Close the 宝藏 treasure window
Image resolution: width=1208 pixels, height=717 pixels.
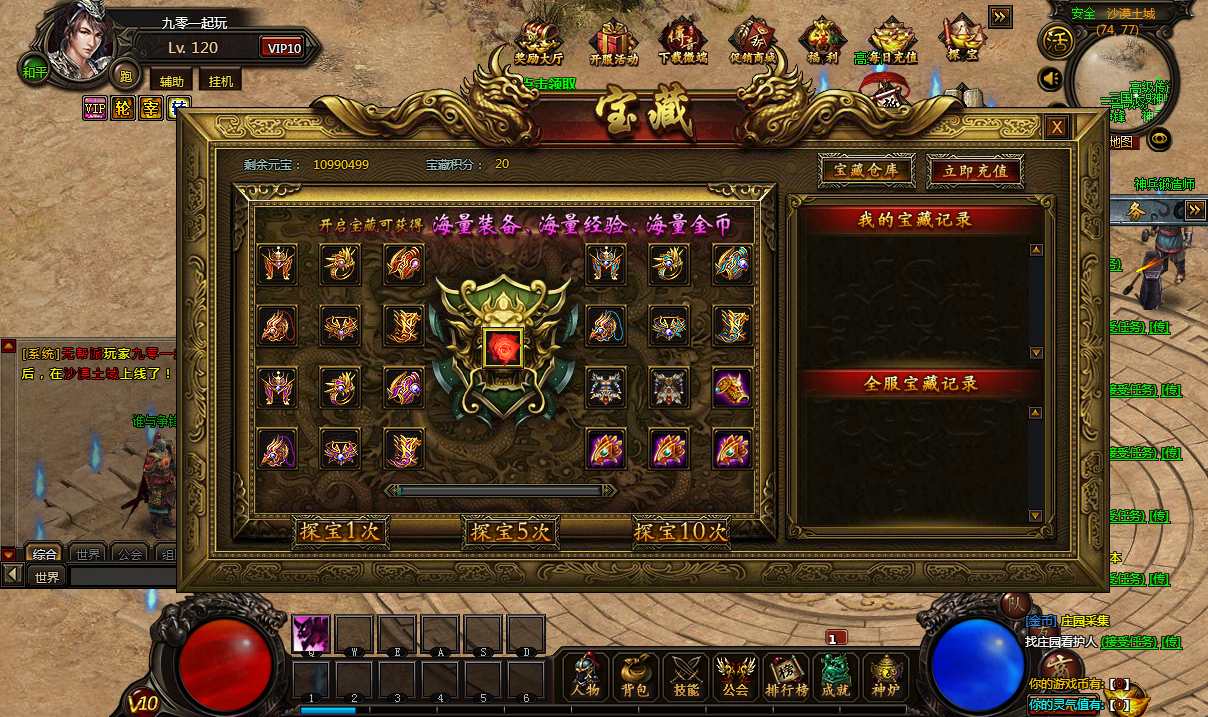(1056, 127)
